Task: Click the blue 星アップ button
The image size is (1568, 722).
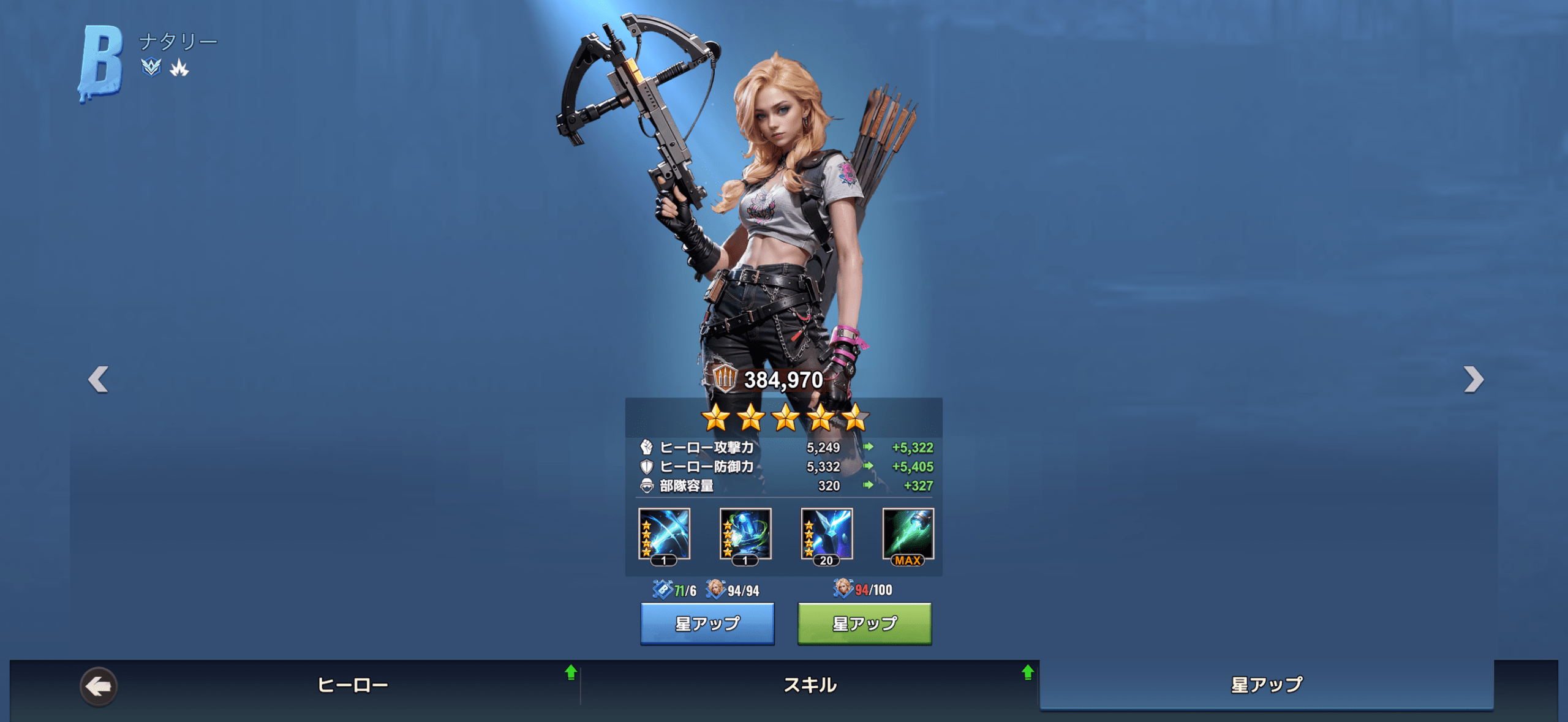Action: click(707, 623)
